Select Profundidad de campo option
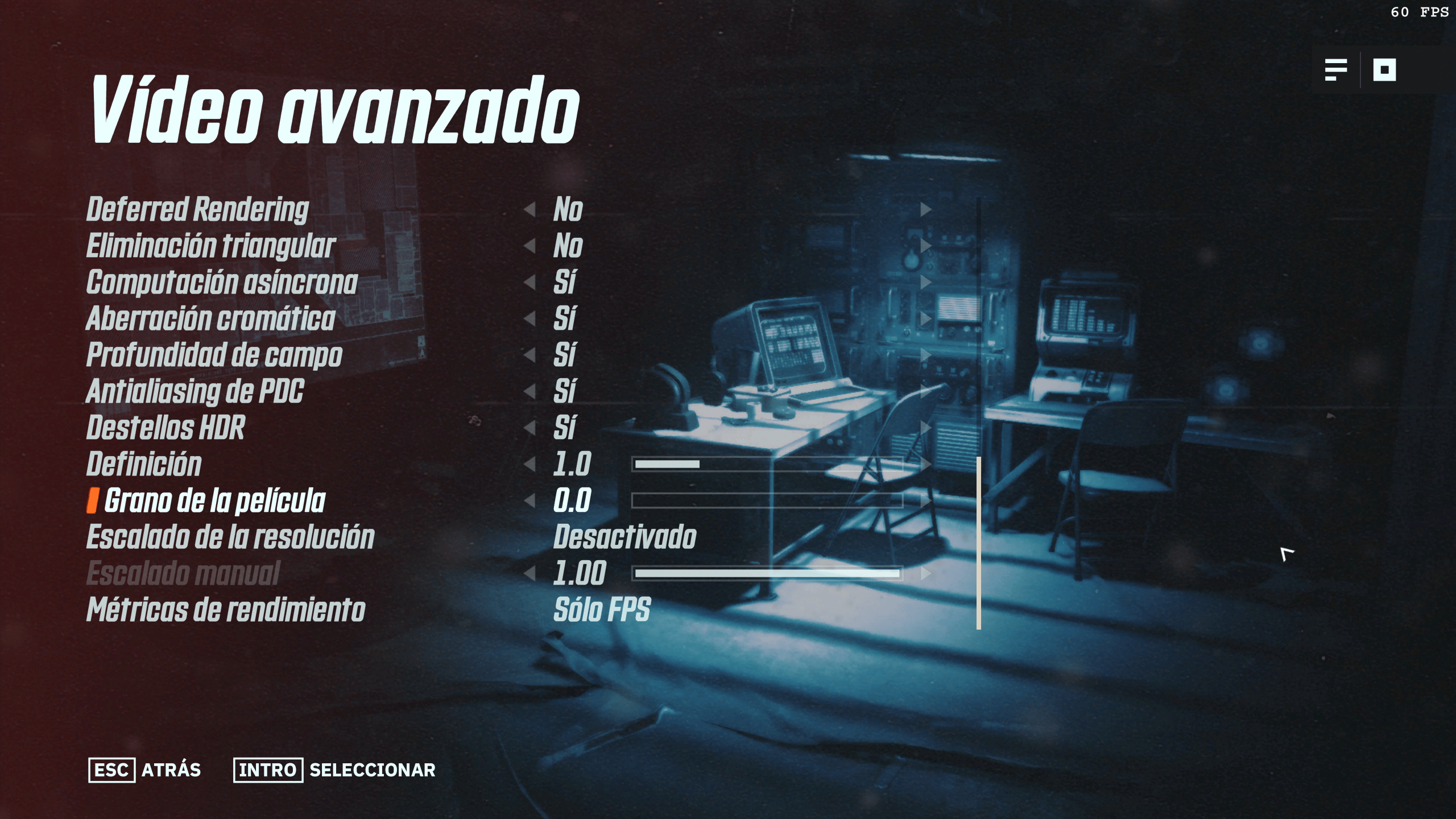Image resolution: width=1456 pixels, height=819 pixels. click(214, 355)
